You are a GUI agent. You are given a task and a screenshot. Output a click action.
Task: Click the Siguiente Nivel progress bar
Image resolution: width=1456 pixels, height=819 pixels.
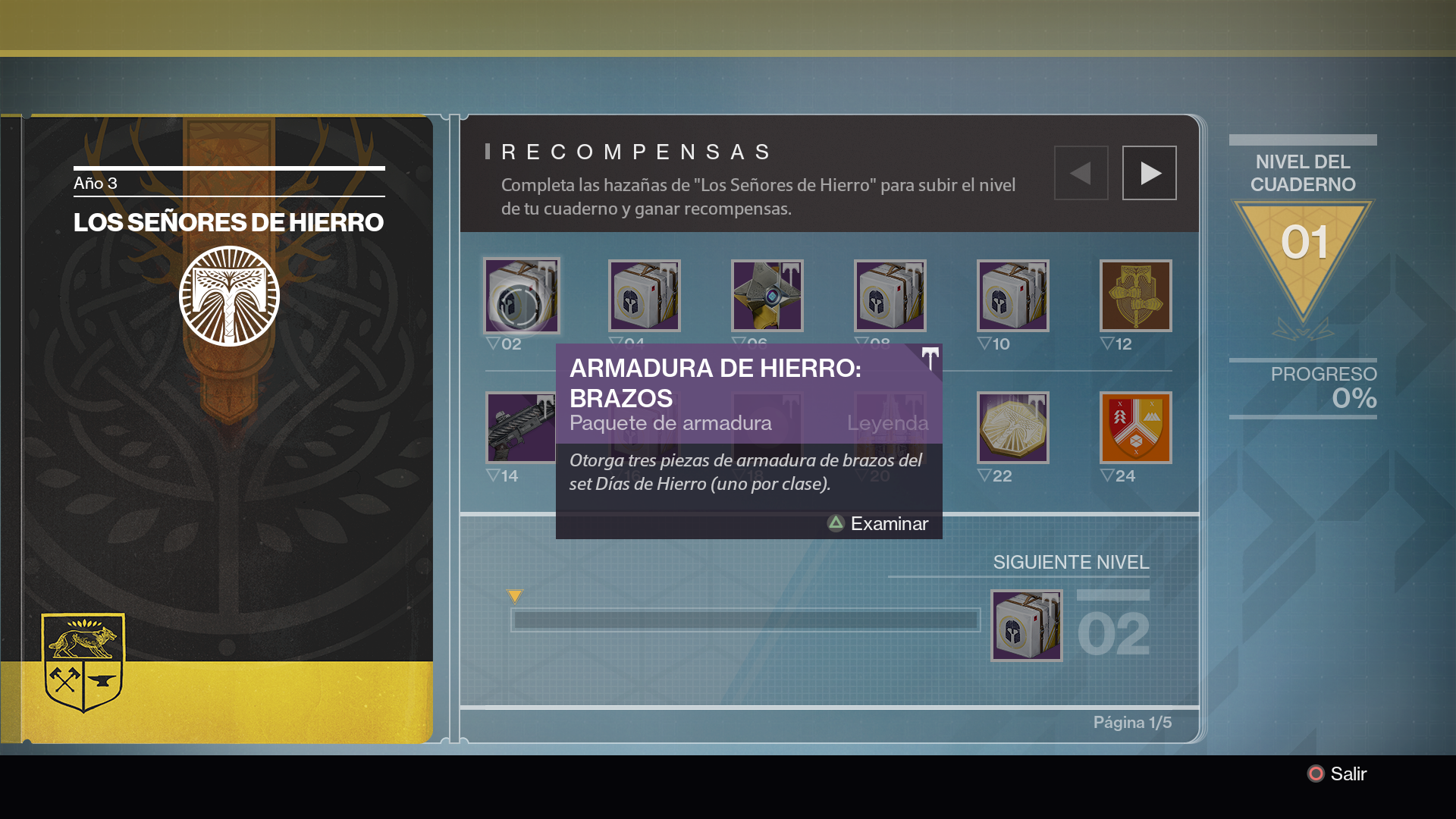[746, 620]
